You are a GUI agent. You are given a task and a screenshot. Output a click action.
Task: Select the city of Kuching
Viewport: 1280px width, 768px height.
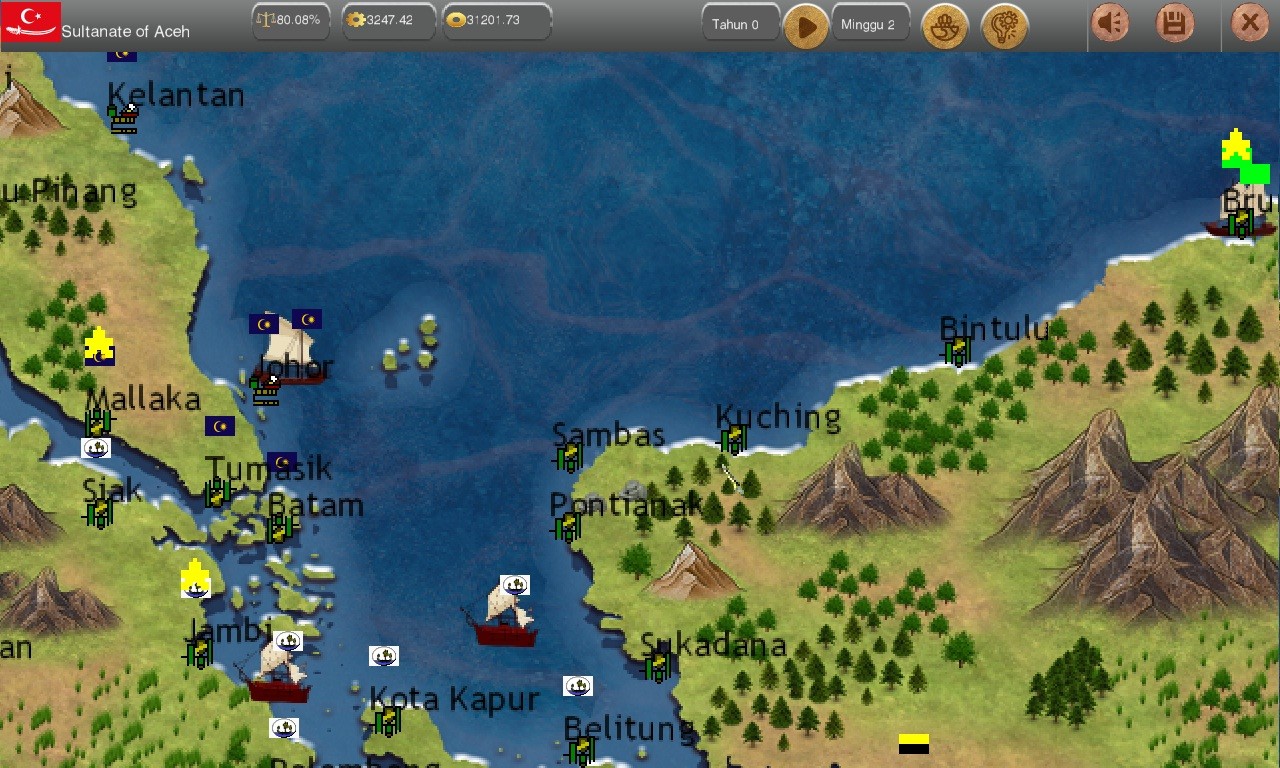coord(733,438)
